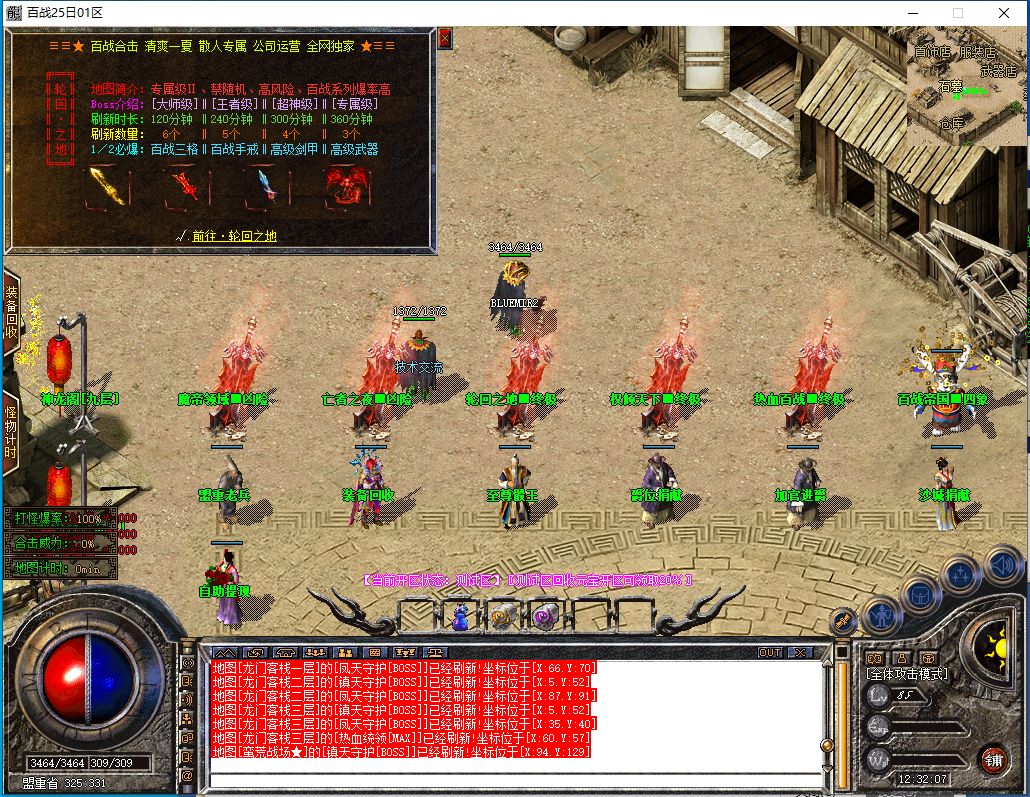
Task: Maximize the game window
Action: click(957, 13)
